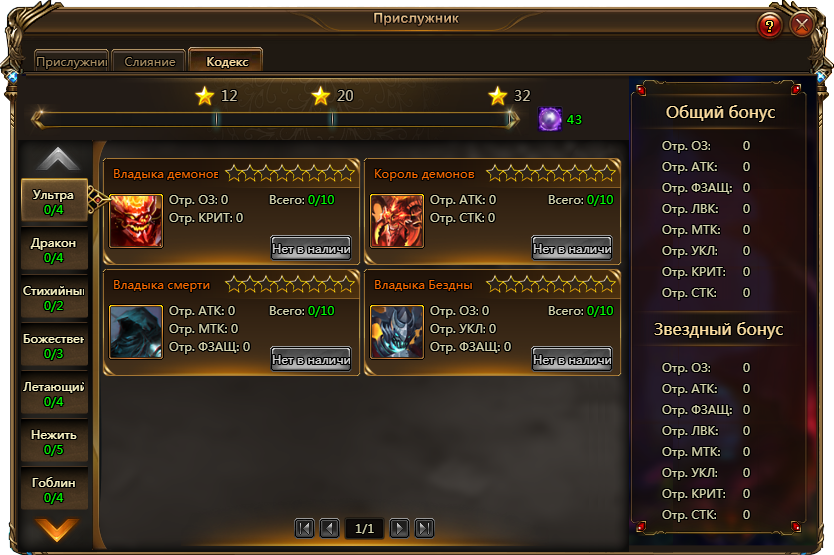Show the Божественный category
The image size is (834, 555).
54,346
